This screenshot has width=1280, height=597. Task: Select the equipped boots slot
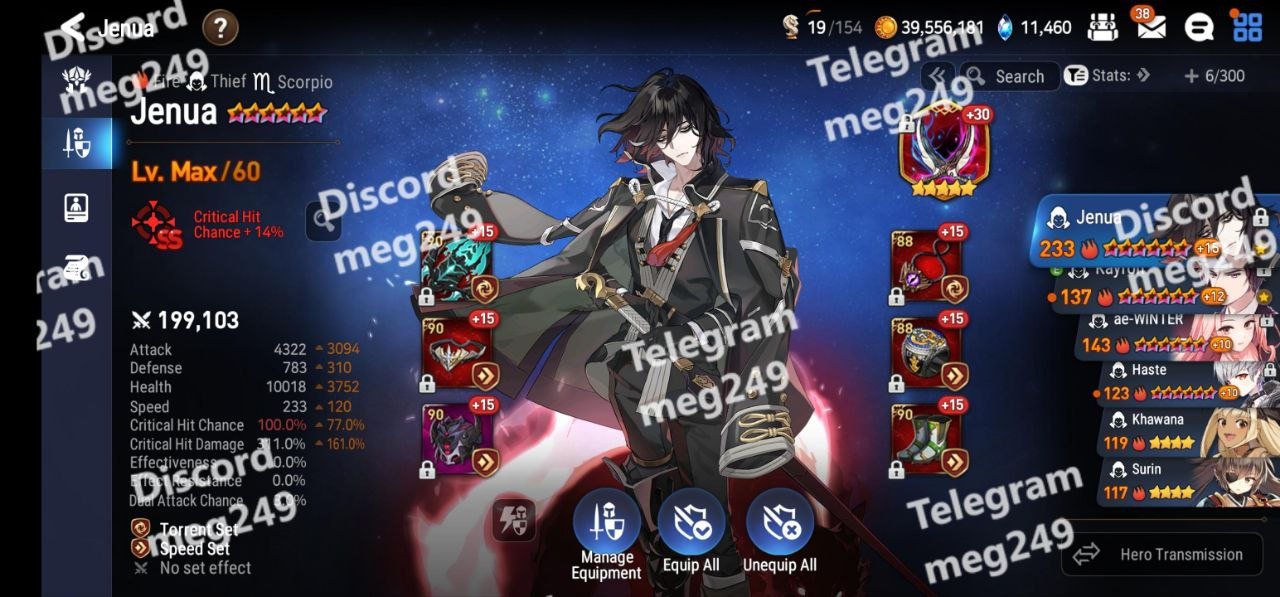925,440
